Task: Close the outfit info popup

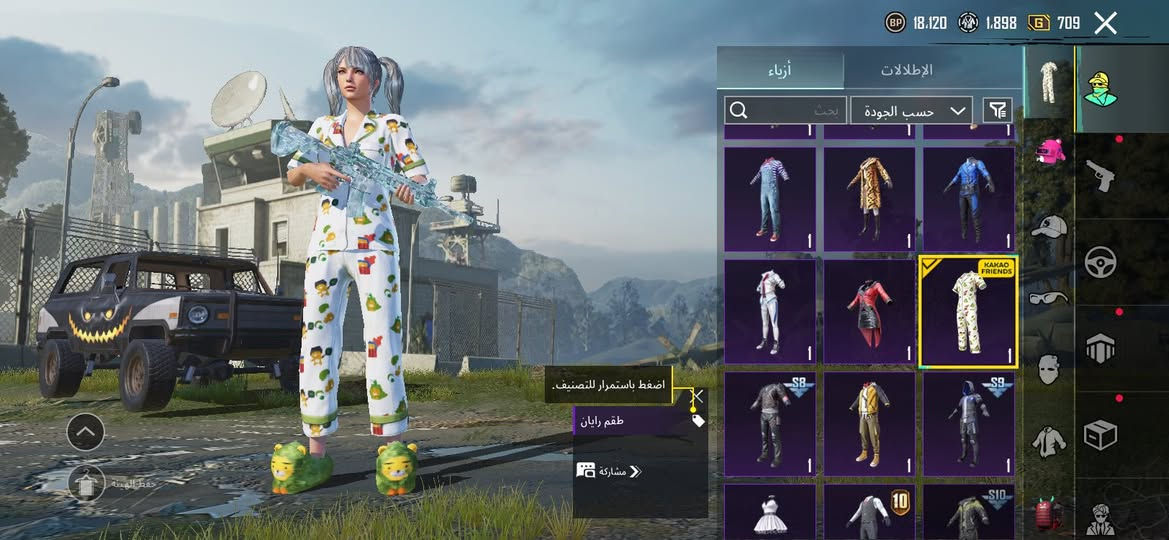Action: tap(698, 396)
